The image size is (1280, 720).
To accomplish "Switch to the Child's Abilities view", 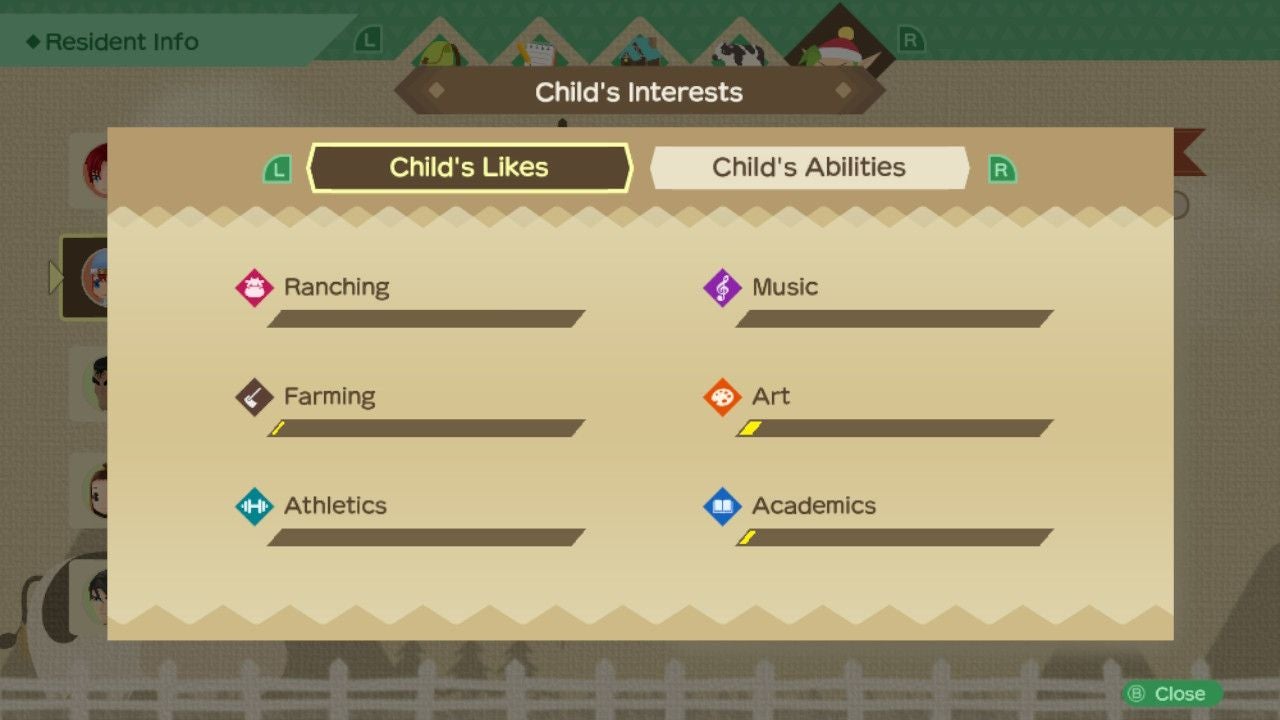I will pos(808,167).
